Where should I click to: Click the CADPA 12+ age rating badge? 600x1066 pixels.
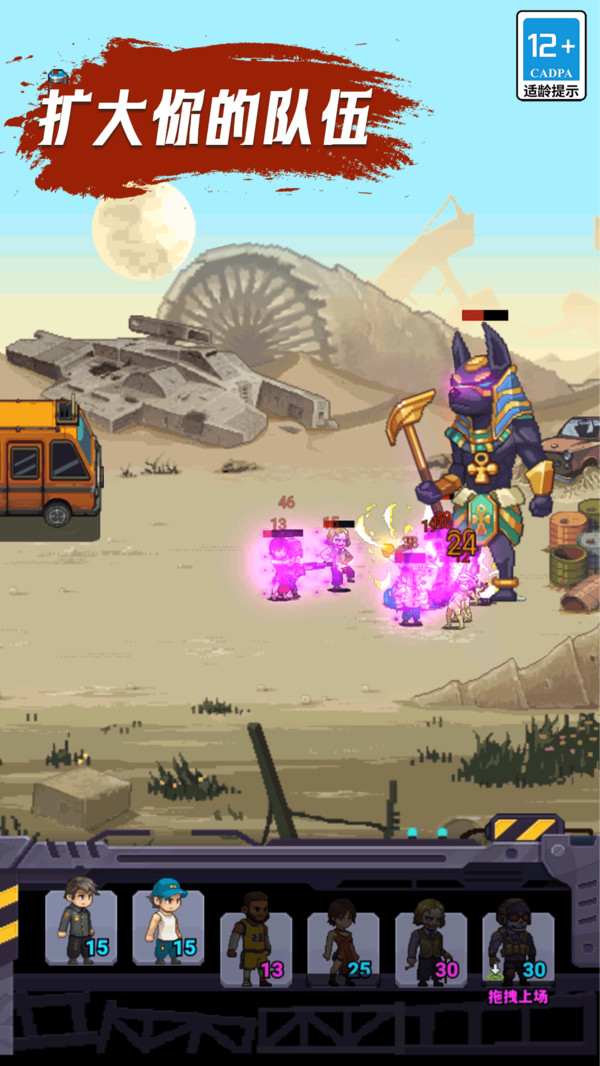tap(550, 56)
